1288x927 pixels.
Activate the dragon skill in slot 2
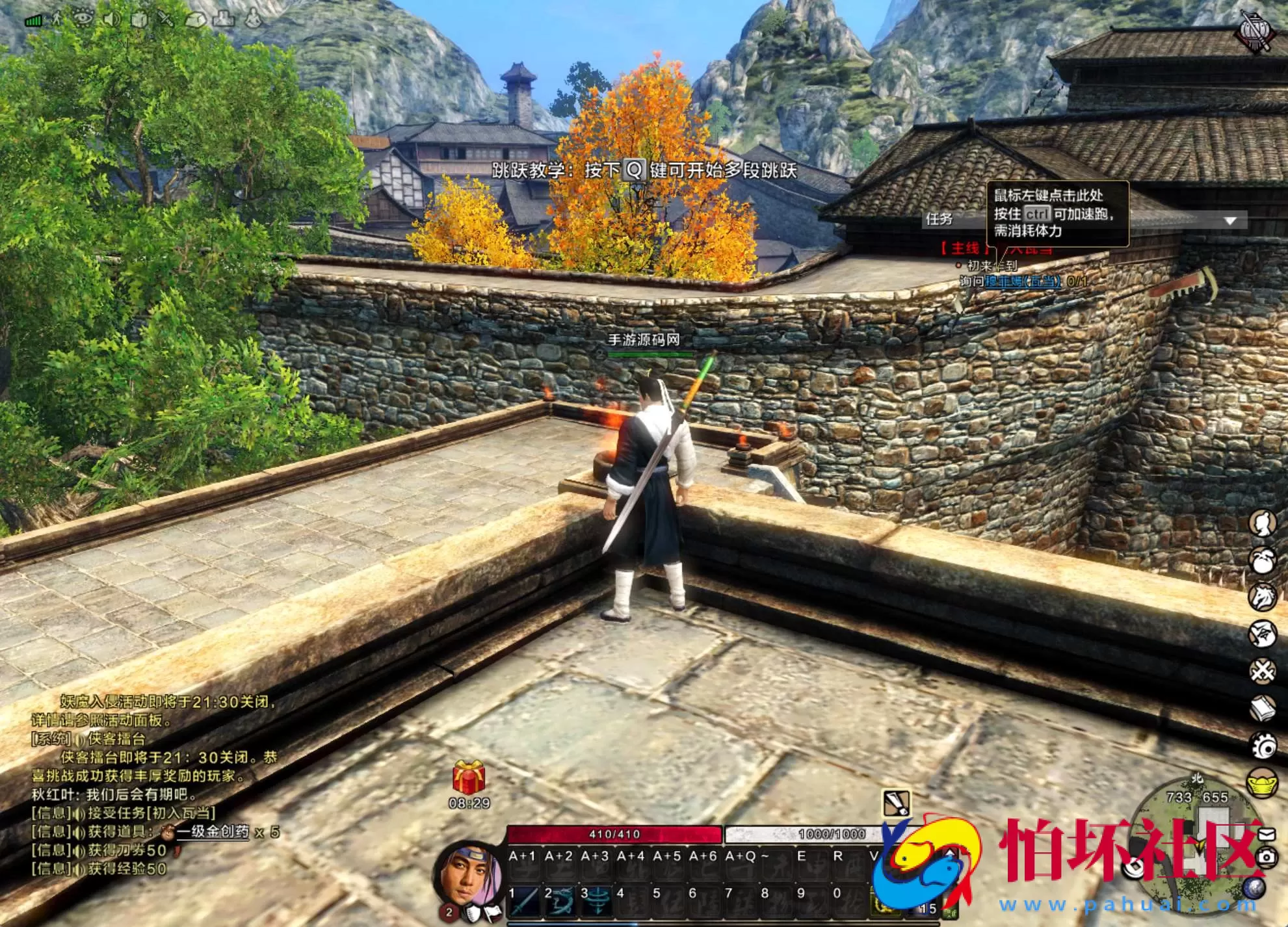560,899
